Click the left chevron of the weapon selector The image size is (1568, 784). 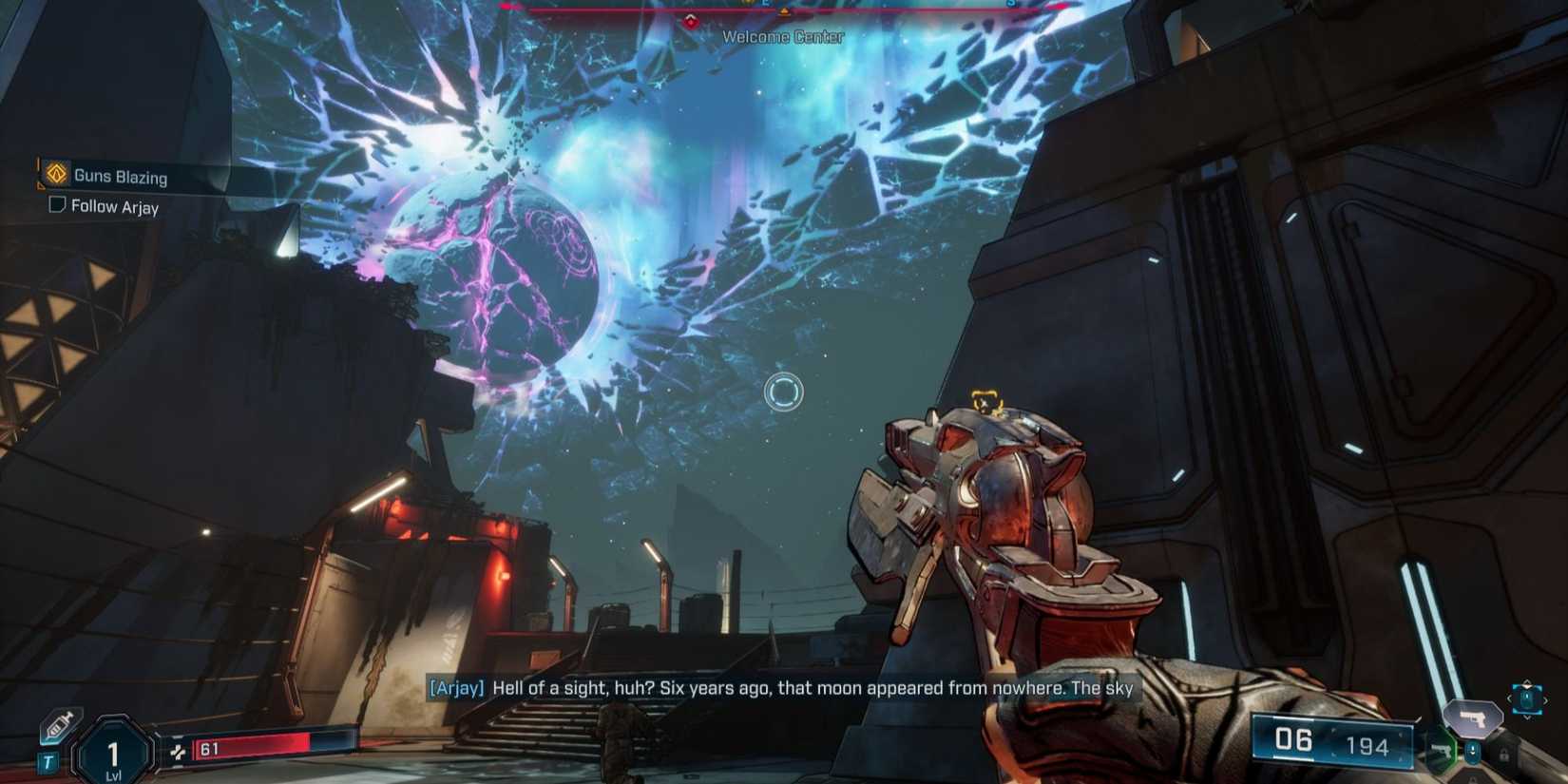coord(1508,698)
